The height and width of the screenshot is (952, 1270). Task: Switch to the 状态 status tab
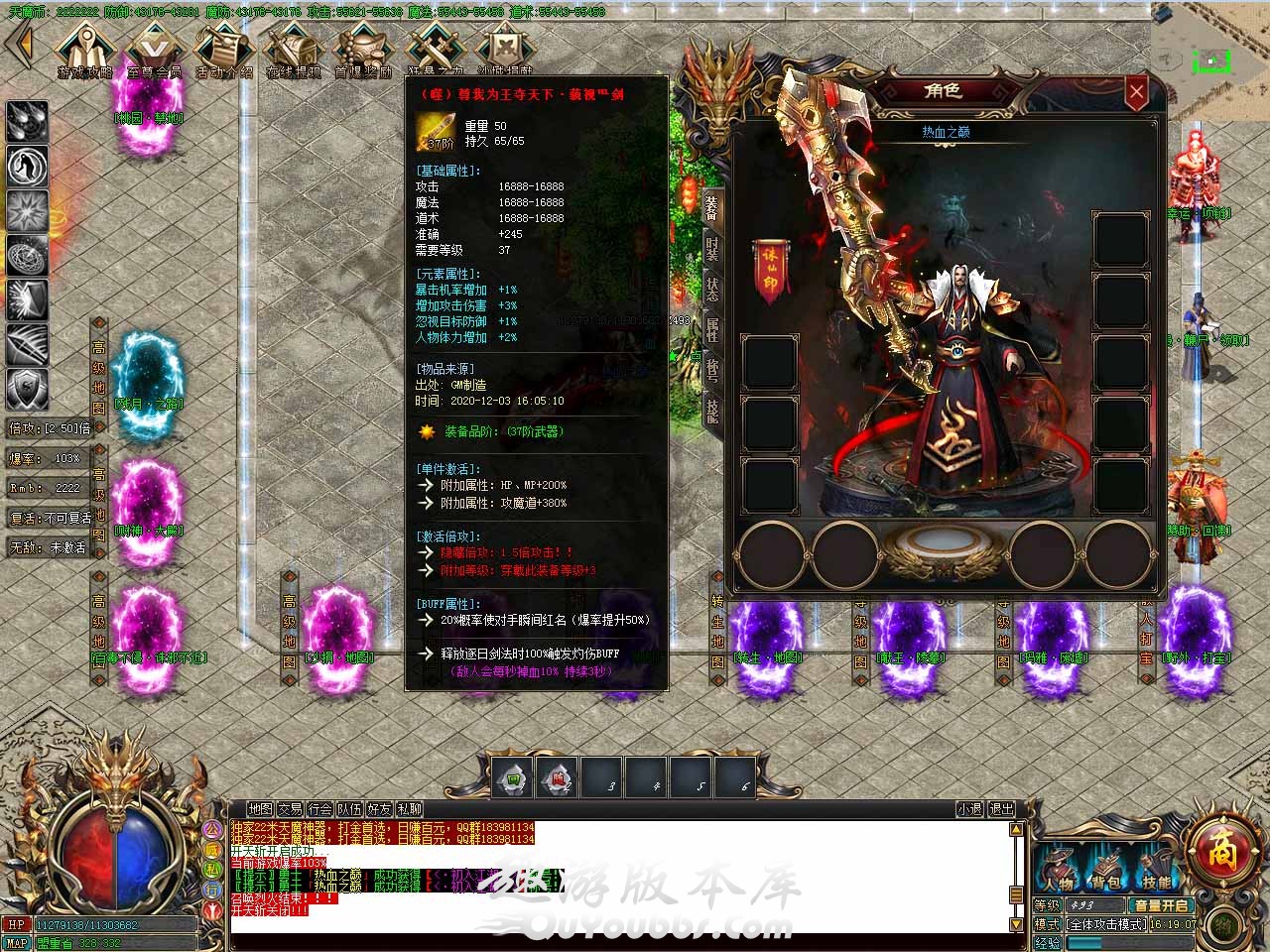[x=712, y=290]
